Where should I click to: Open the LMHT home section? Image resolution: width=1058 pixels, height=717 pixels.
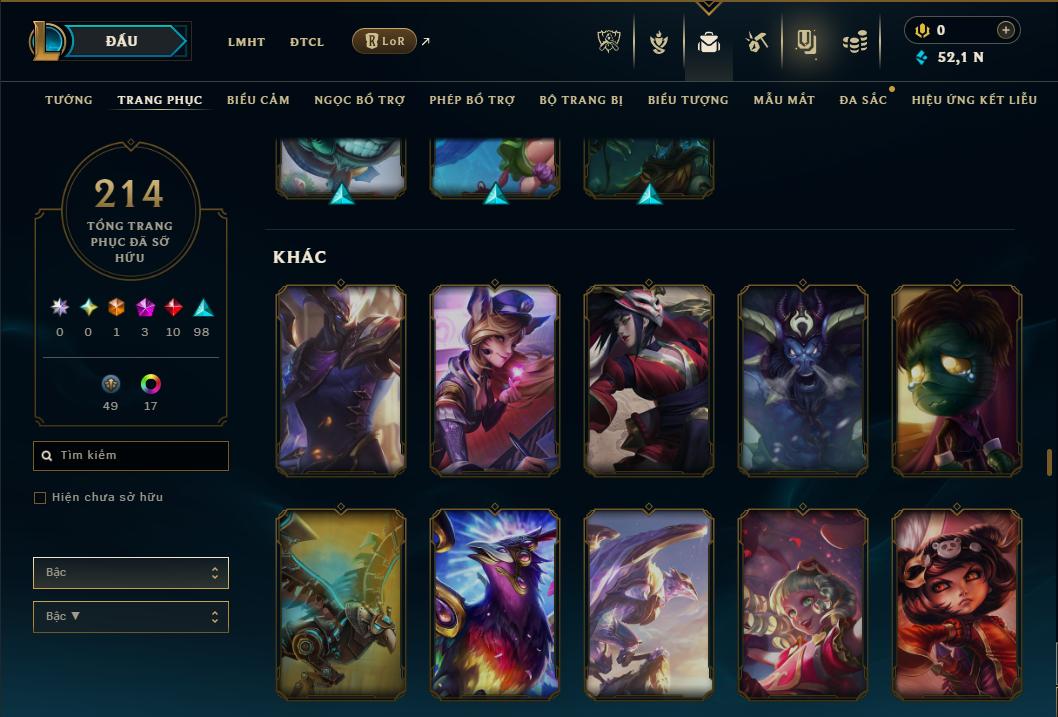(x=246, y=42)
